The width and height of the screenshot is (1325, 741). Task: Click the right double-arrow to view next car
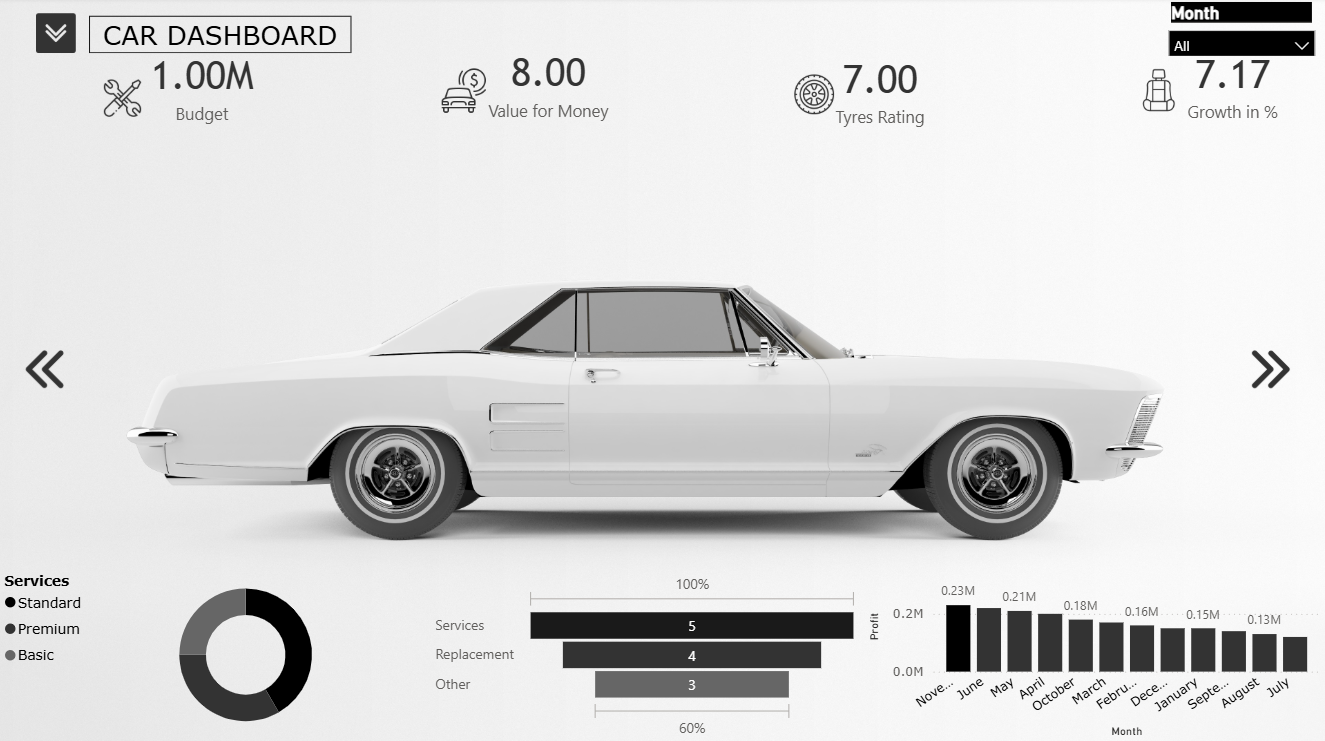[1271, 369]
